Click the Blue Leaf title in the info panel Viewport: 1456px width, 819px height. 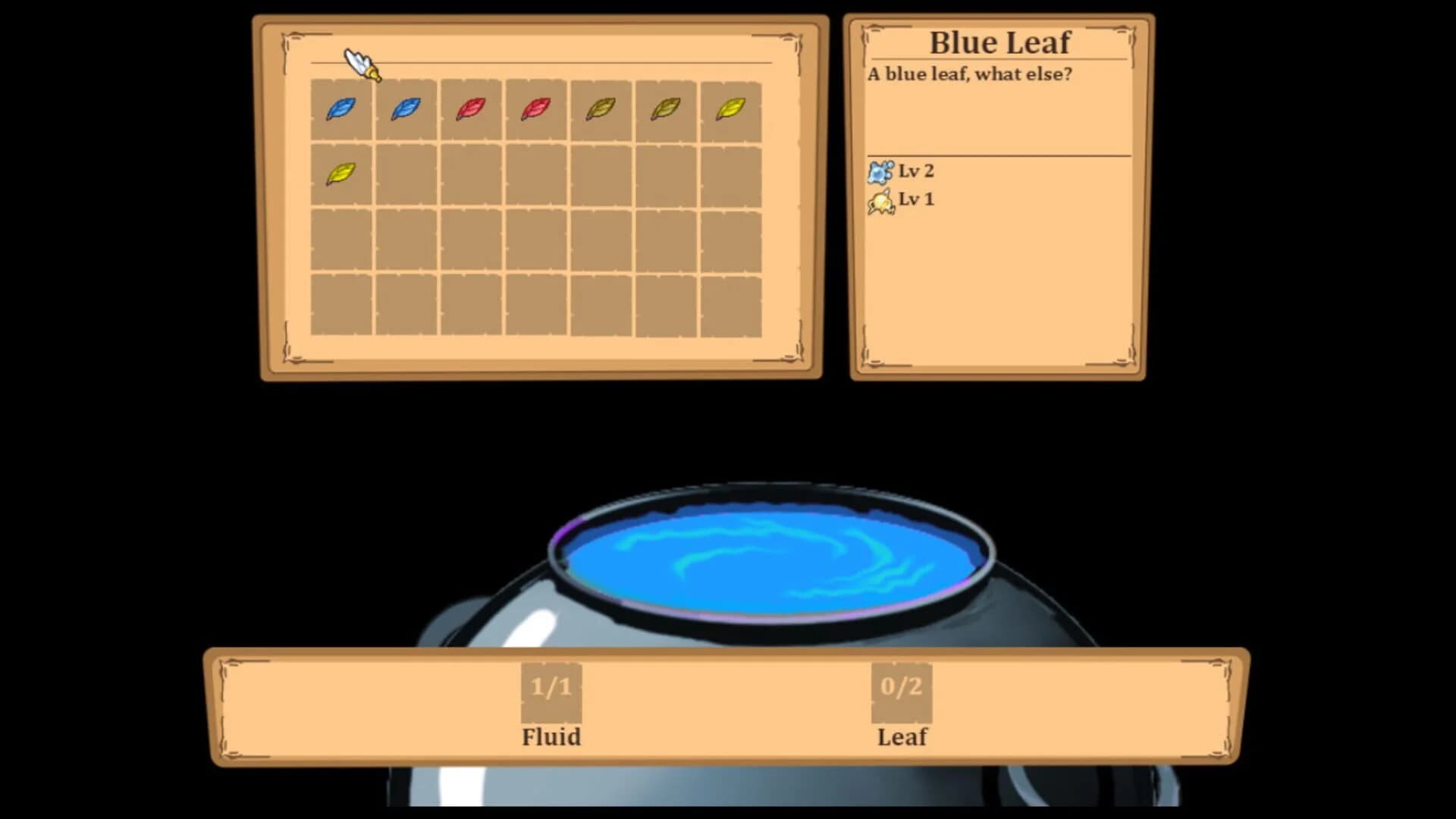click(999, 43)
